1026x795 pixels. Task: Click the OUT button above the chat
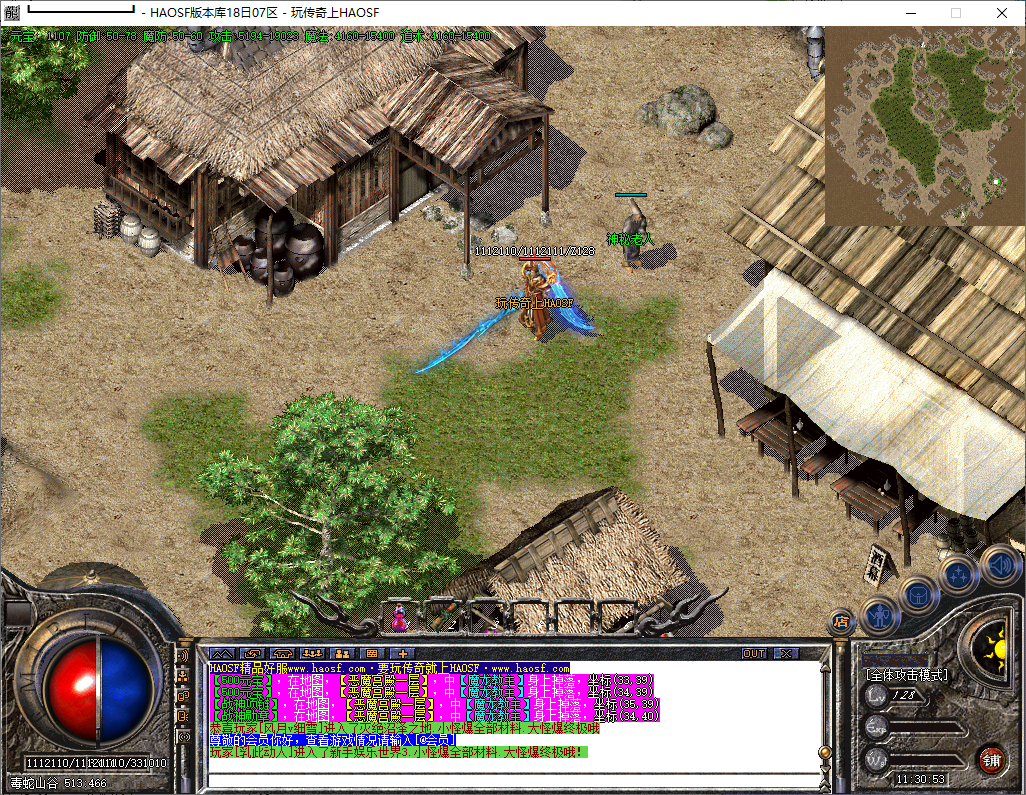click(x=754, y=653)
